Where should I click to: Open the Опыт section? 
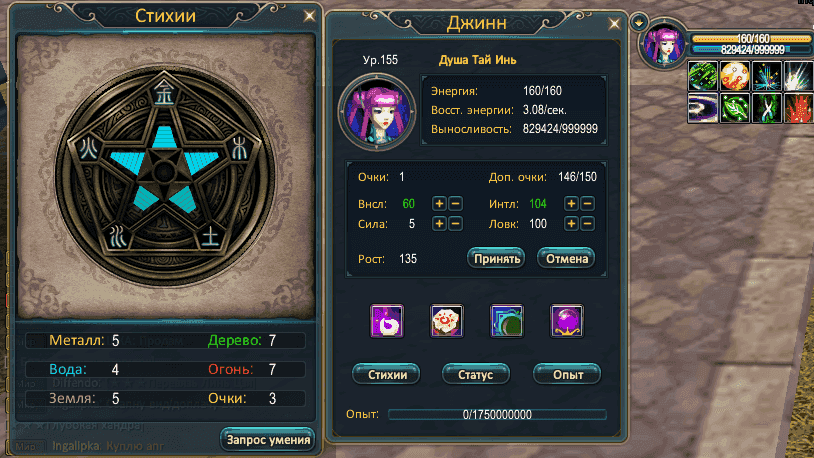[x=566, y=374]
